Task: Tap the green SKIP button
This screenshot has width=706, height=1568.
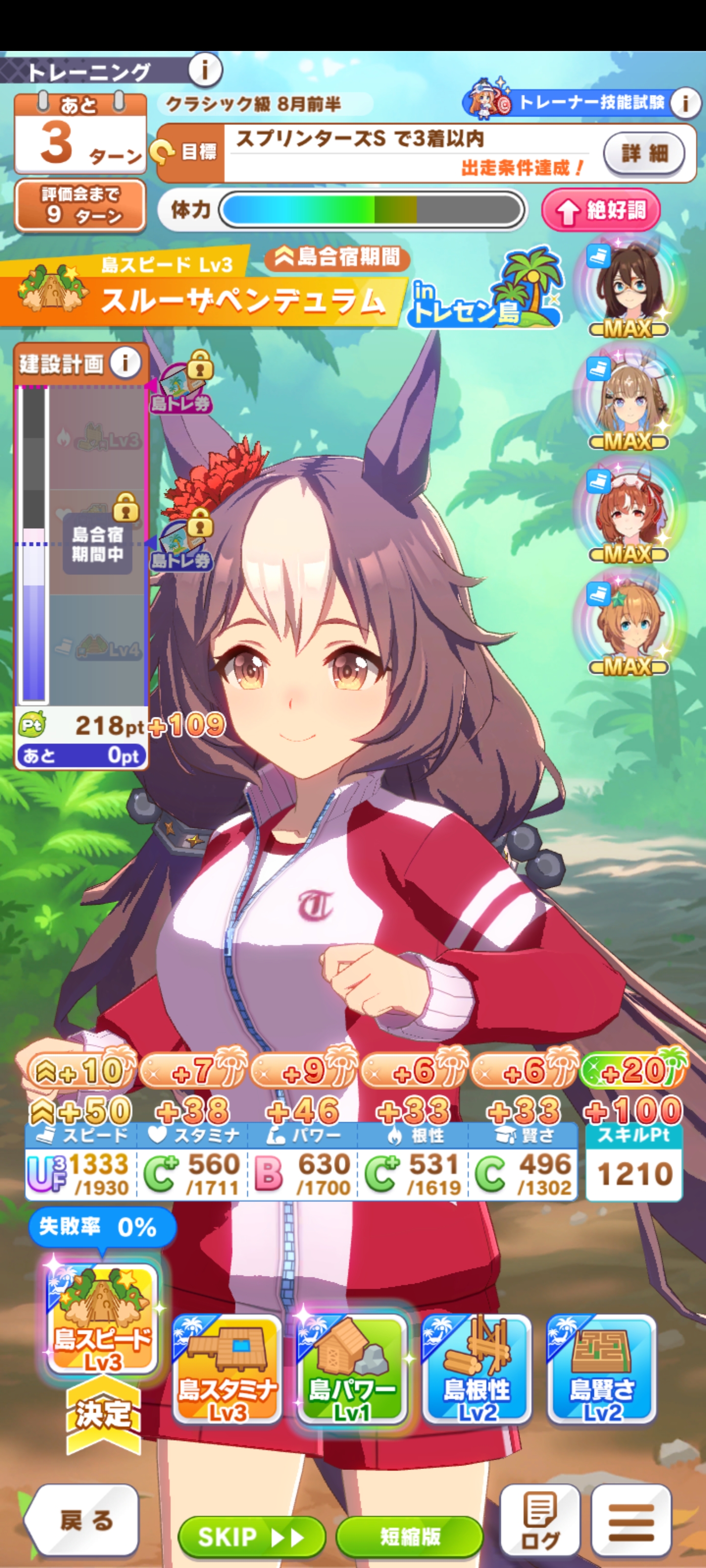Action: [251, 1536]
